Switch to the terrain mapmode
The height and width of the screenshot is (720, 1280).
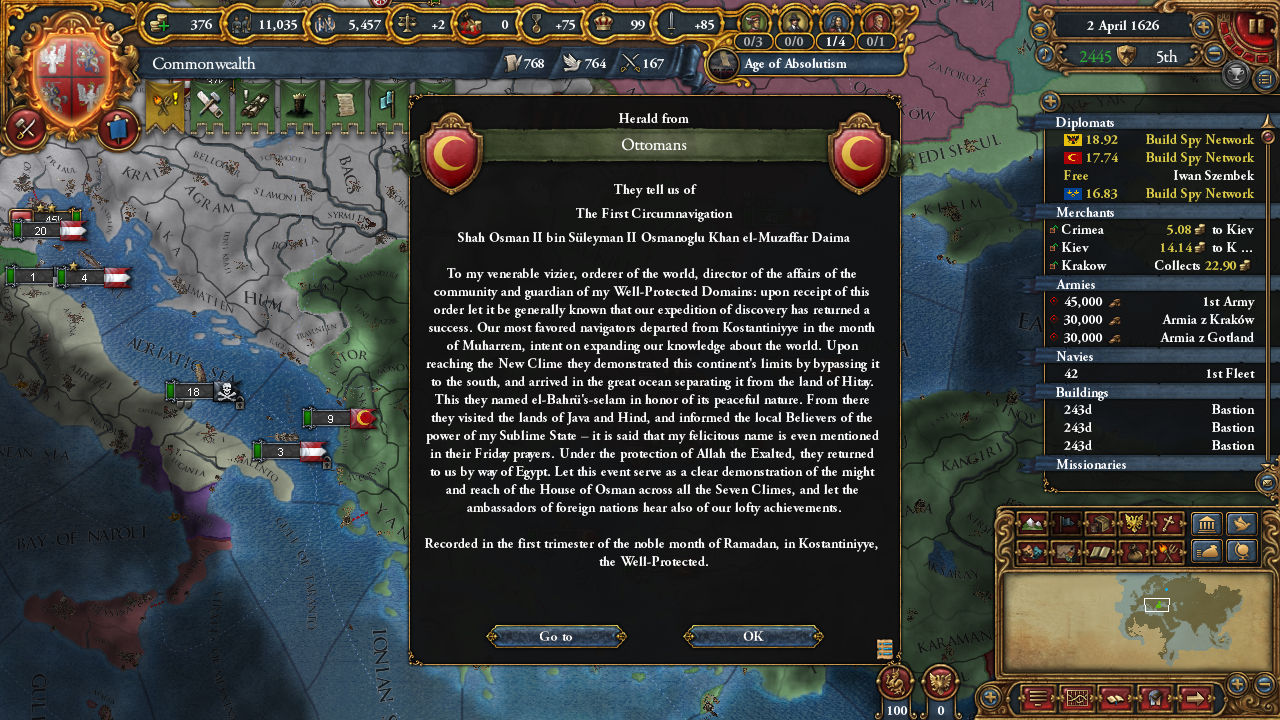[1032, 524]
